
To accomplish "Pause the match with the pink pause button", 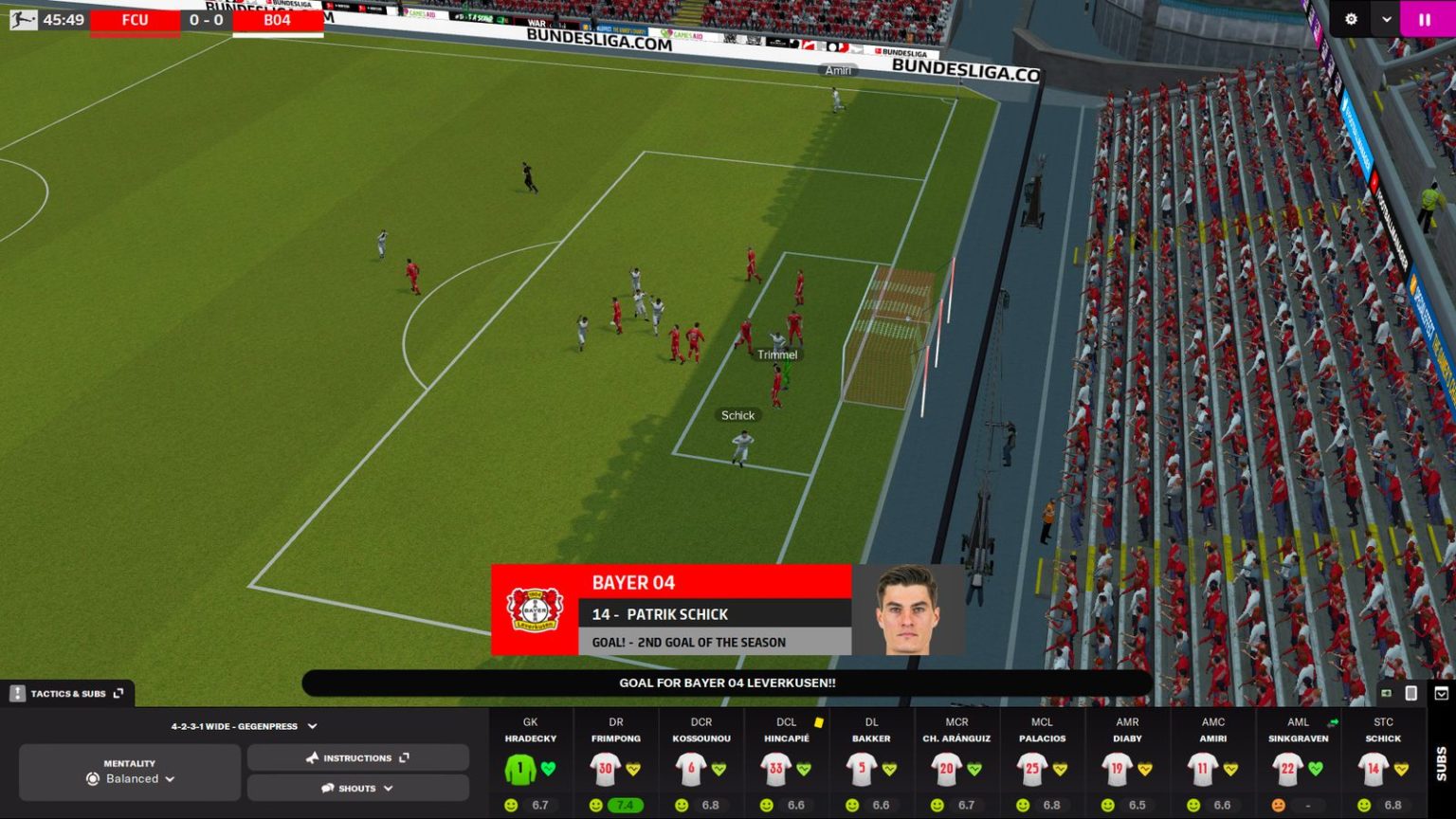I will (1424, 18).
